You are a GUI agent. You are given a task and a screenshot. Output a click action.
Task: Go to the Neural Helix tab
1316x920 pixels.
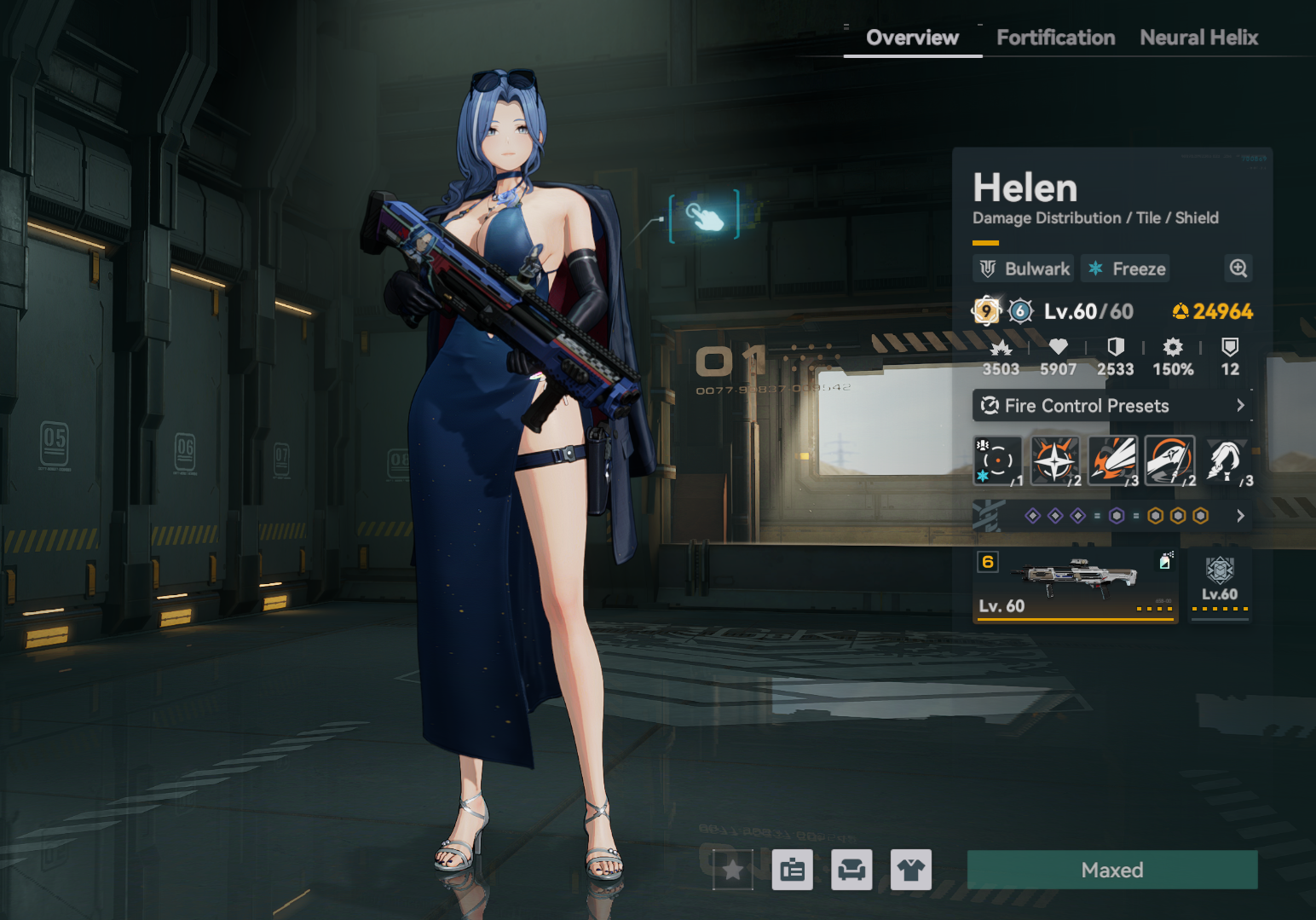click(1198, 38)
